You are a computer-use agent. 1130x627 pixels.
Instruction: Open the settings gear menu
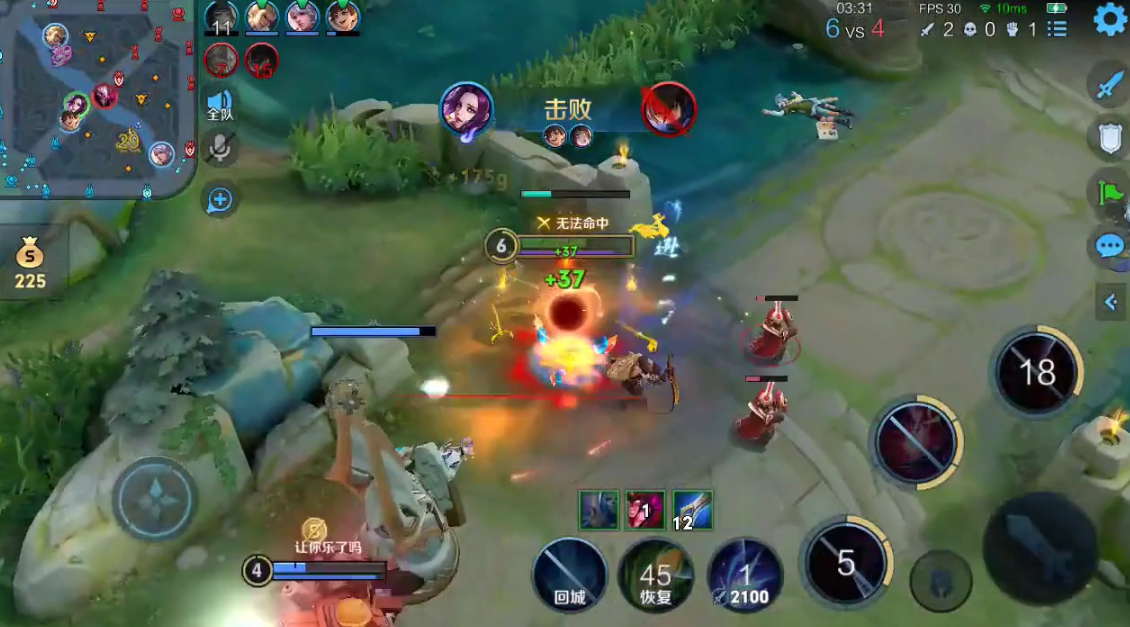(1109, 19)
